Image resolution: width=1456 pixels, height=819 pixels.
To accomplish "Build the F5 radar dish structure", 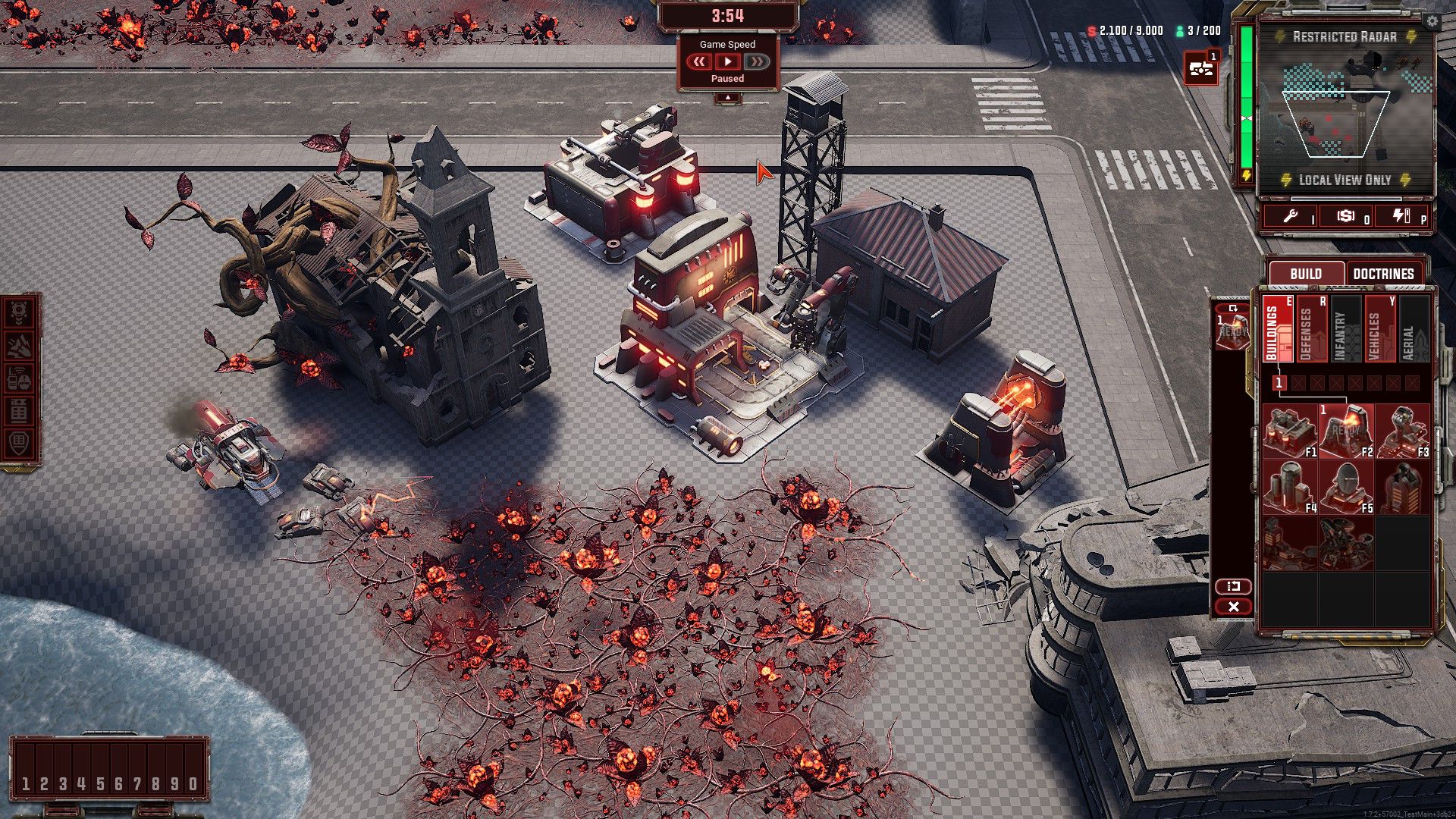I will coord(1346,487).
